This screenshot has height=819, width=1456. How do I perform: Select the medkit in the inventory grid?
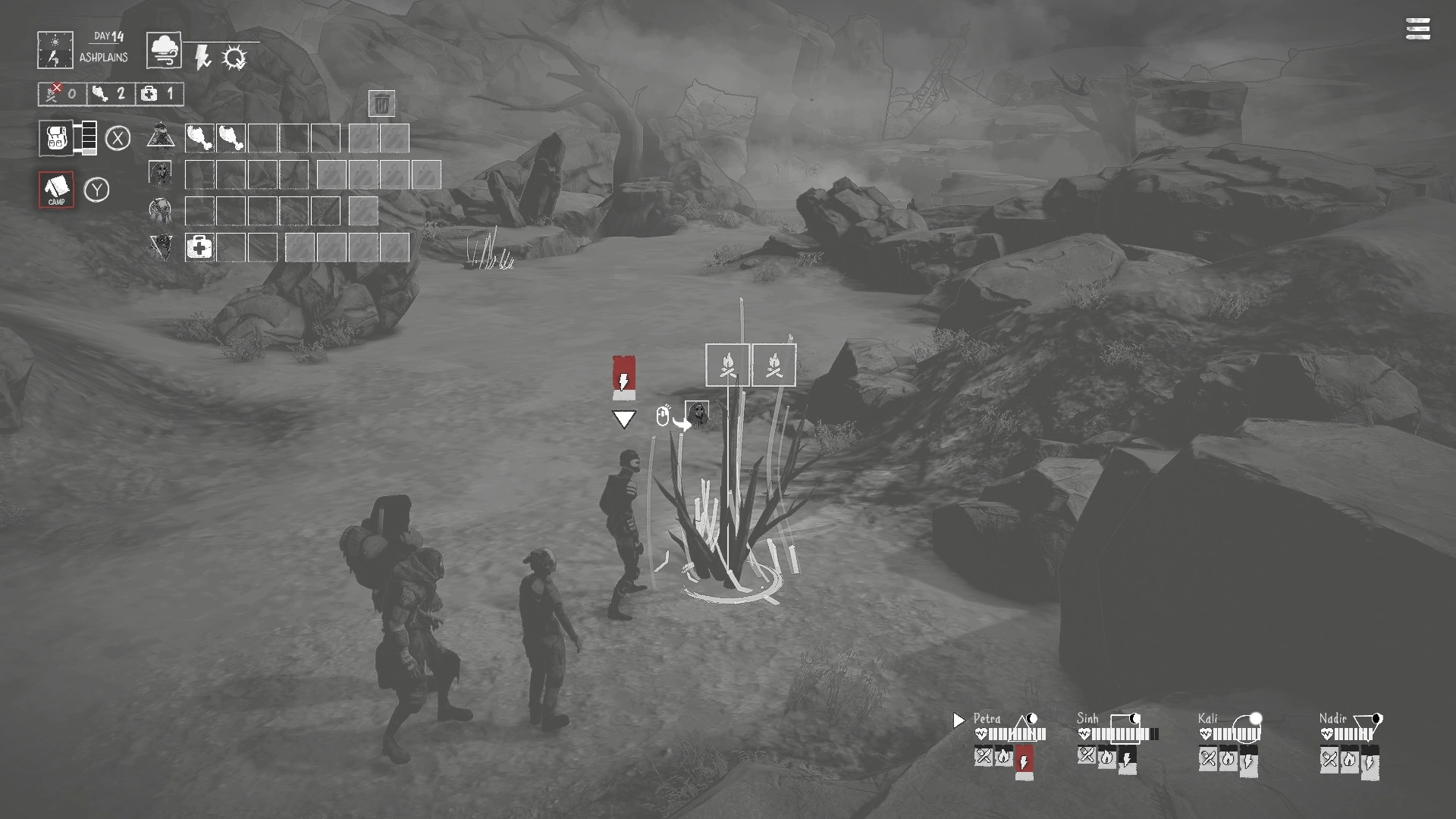click(199, 247)
